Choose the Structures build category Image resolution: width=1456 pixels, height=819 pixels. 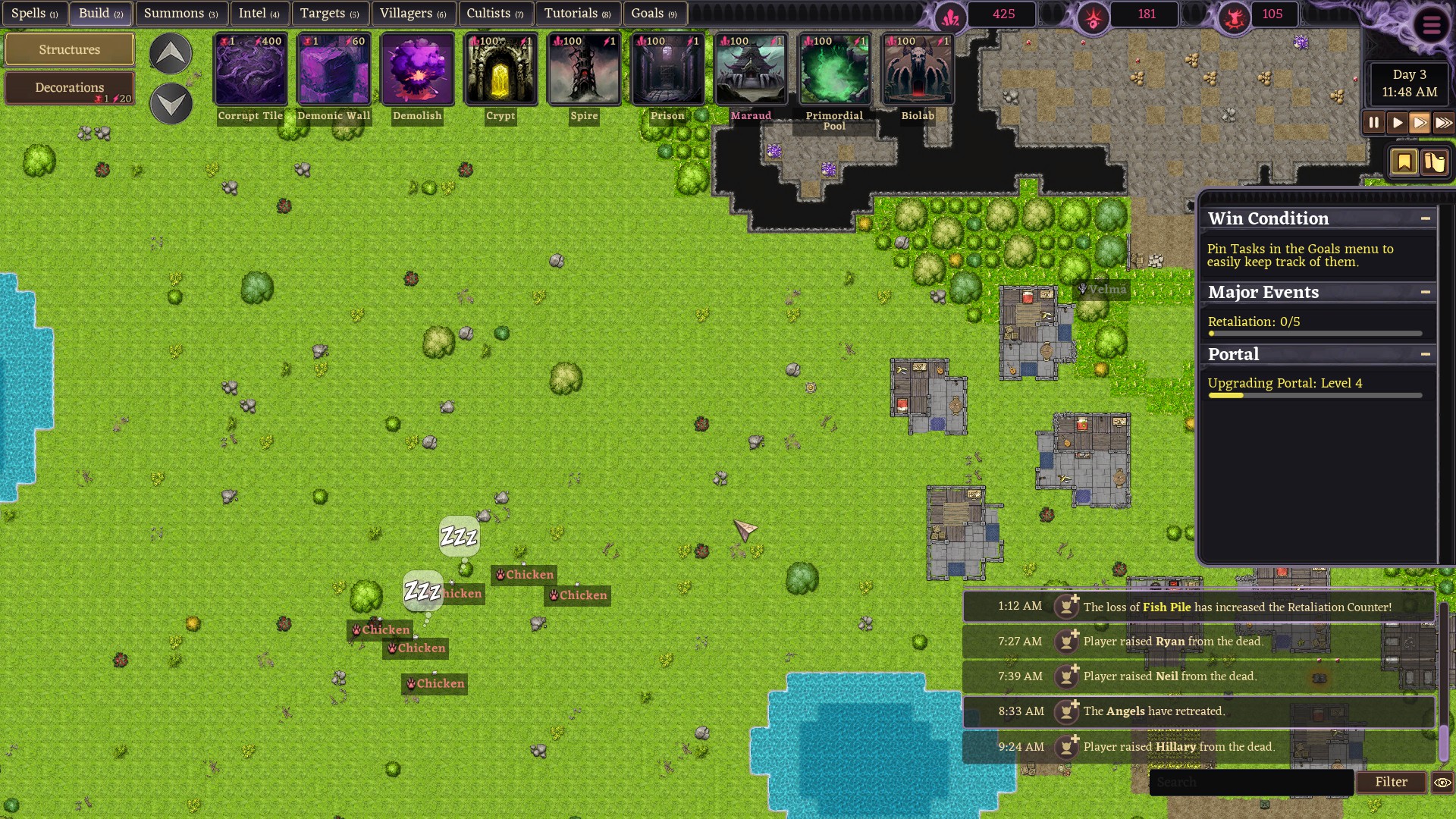[70, 50]
